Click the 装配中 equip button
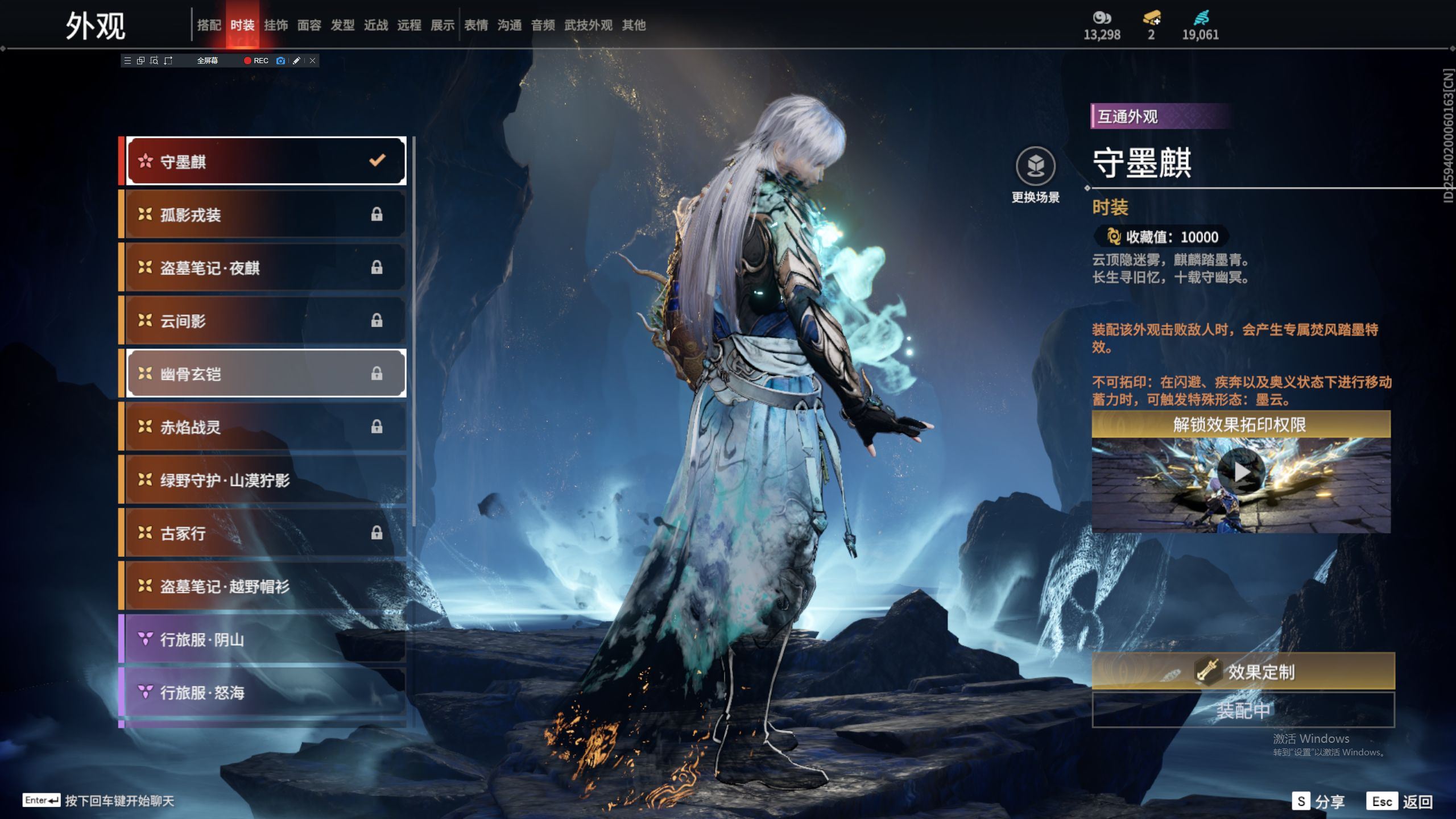This screenshot has height=819, width=1456. [x=1243, y=710]
